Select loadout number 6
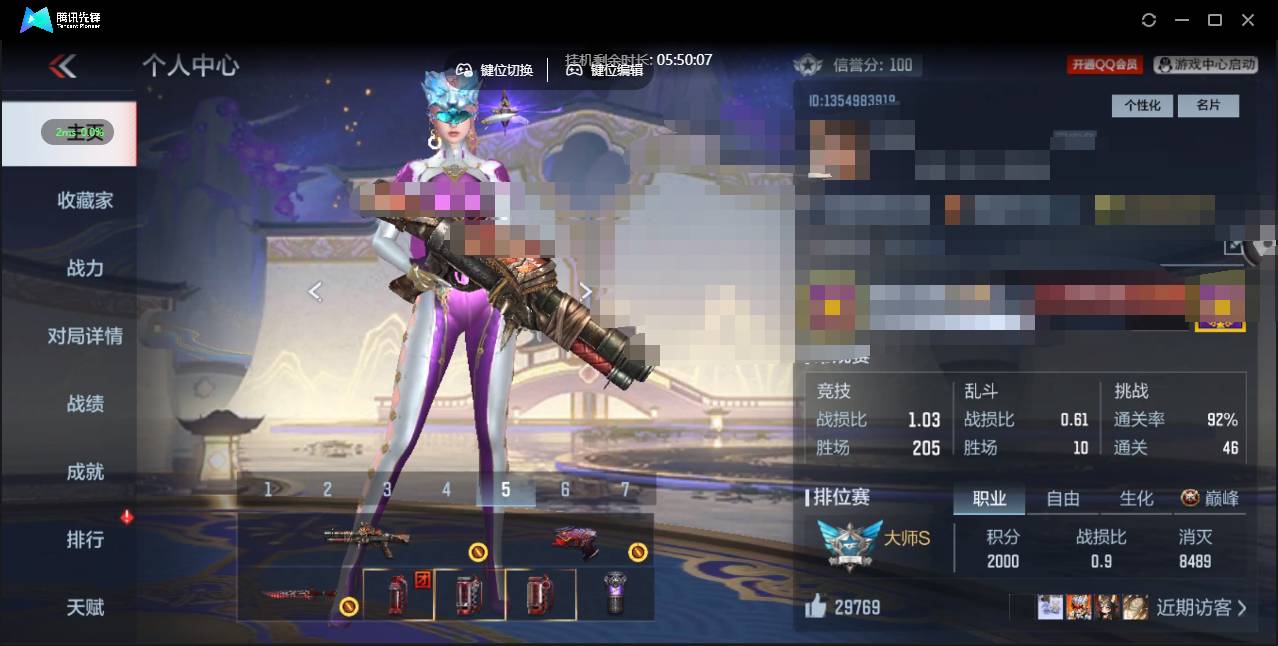This screenshot has height=646, width=1278. pos(565,489)
